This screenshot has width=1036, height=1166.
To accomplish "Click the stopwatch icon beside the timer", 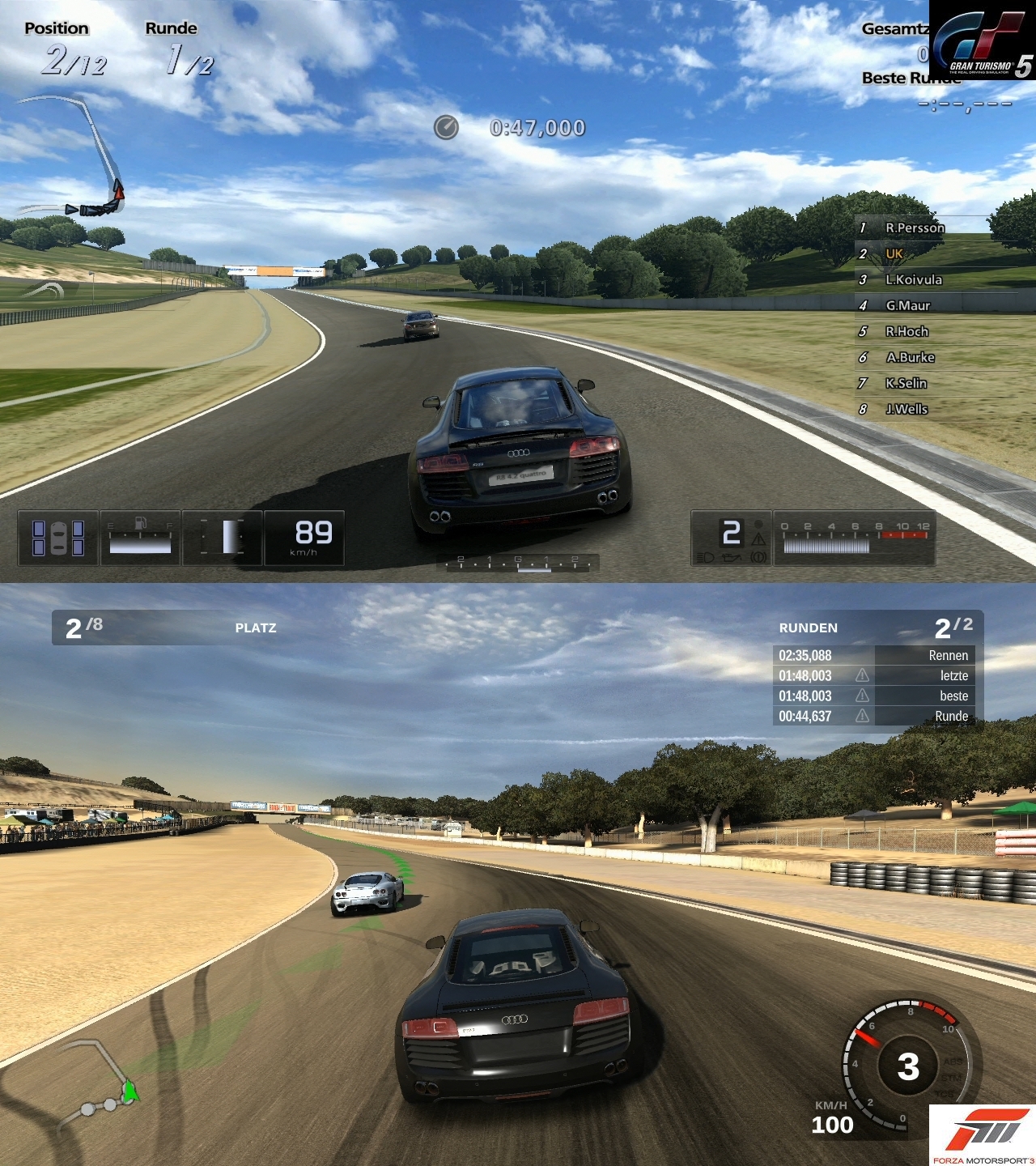I will coord(446,128).
